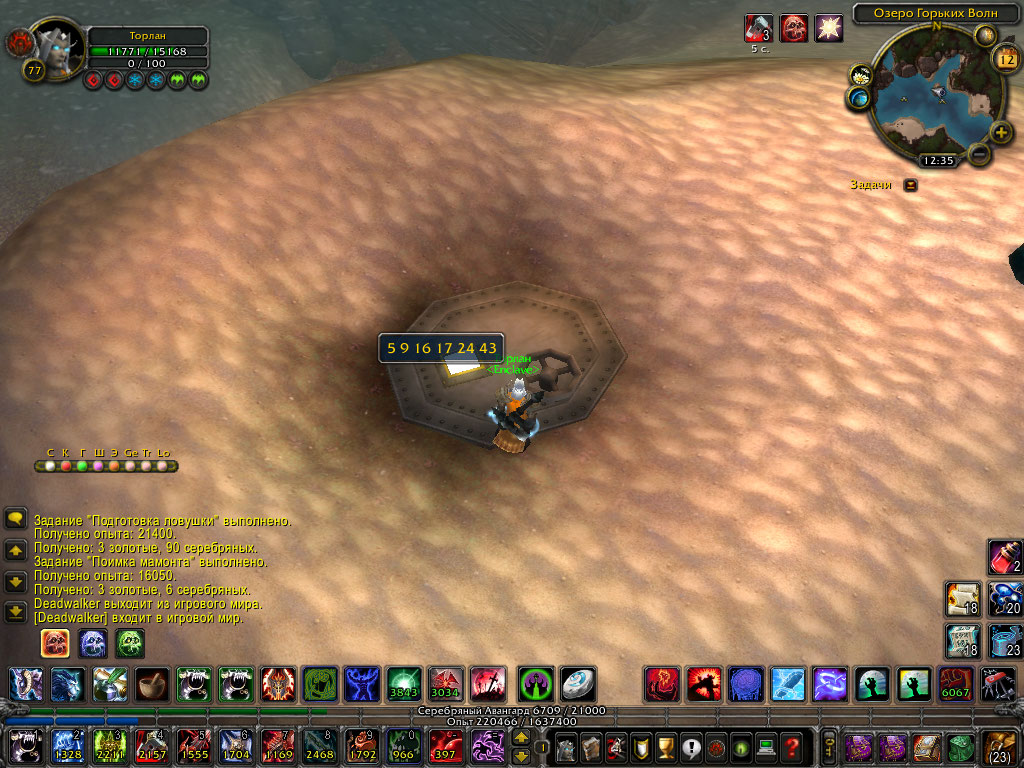Open the quest log exclamation mark button
Image resolution: width=1024 pixels, height=768 pixels.
[689, 747]
